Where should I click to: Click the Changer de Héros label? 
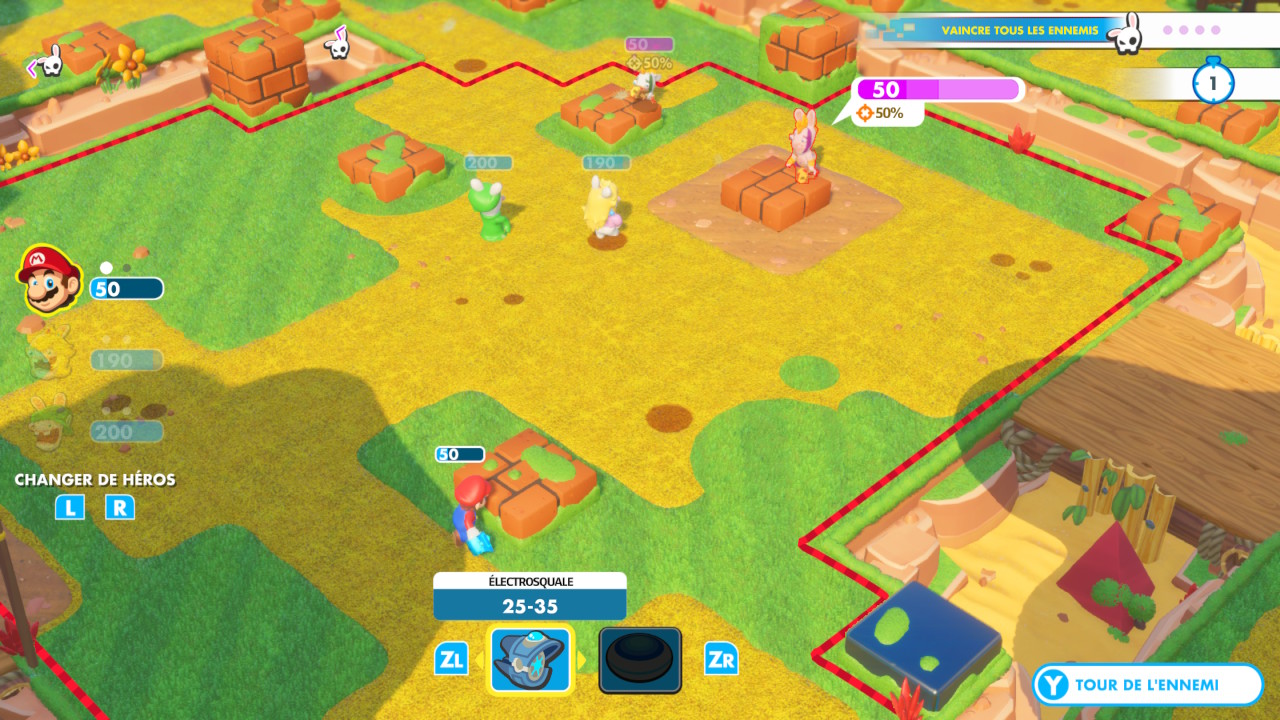(x=94, y=480)
